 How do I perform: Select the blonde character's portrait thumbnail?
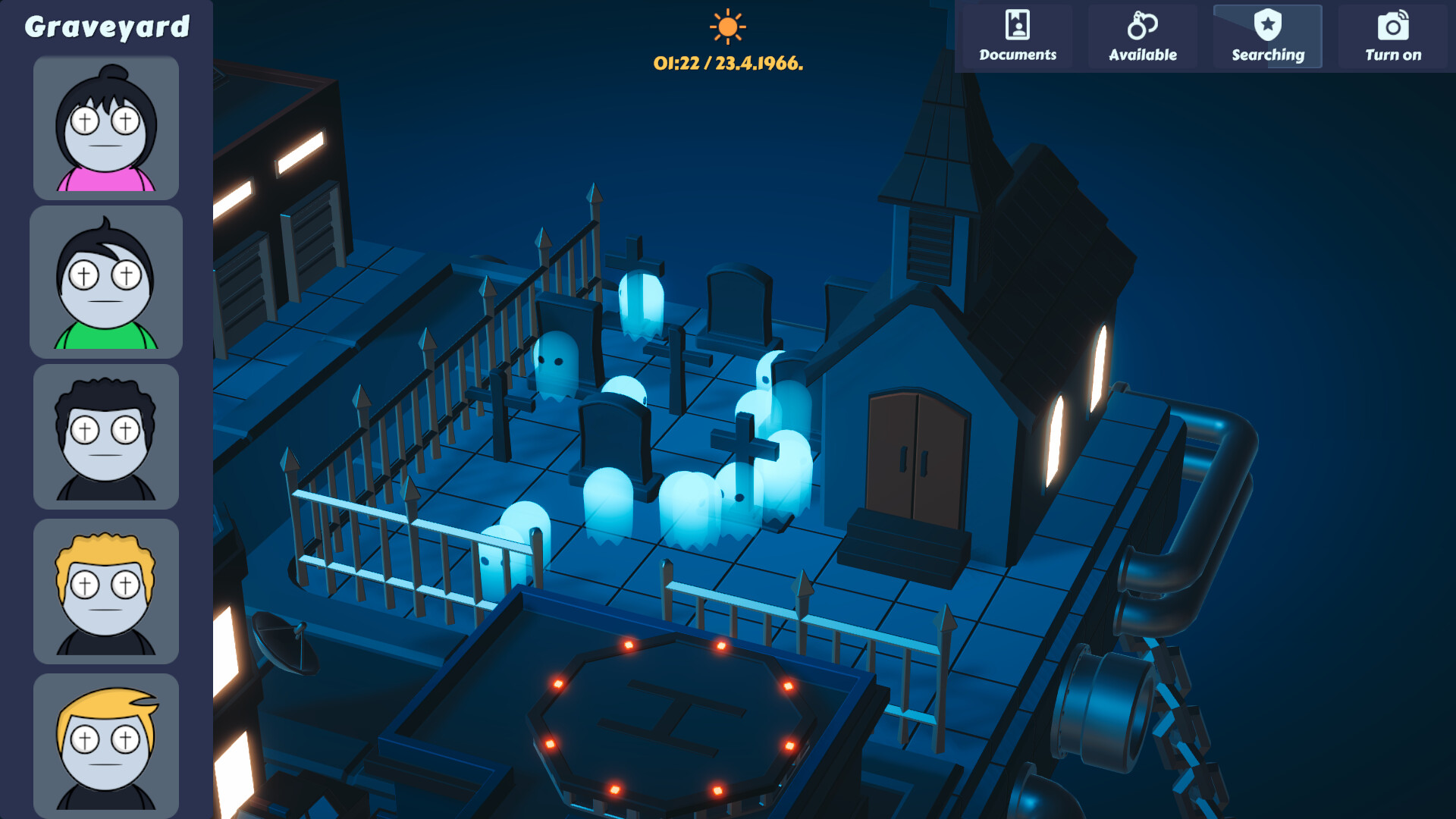point(105,590)
